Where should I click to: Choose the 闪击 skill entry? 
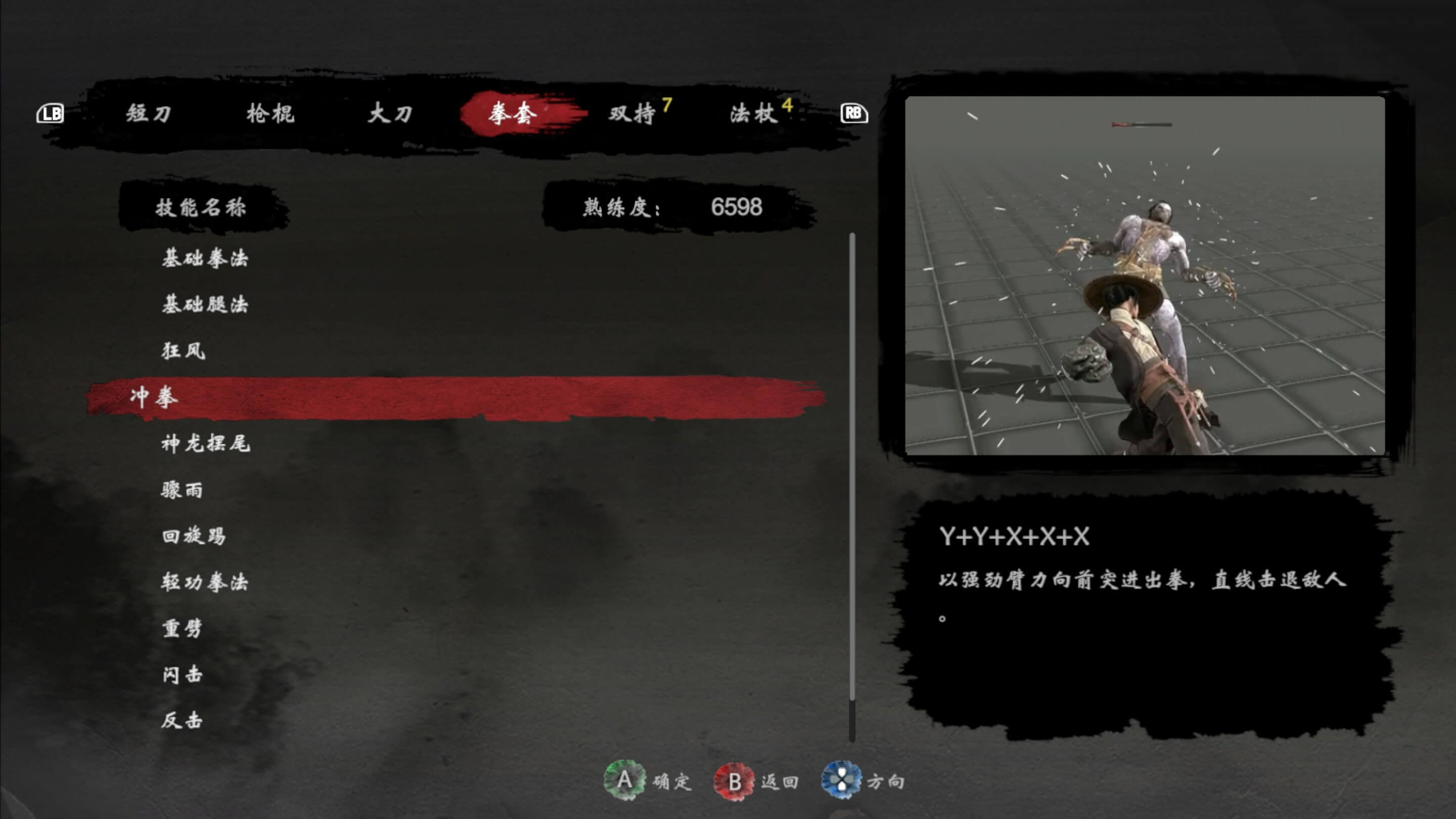coord(182,674)
